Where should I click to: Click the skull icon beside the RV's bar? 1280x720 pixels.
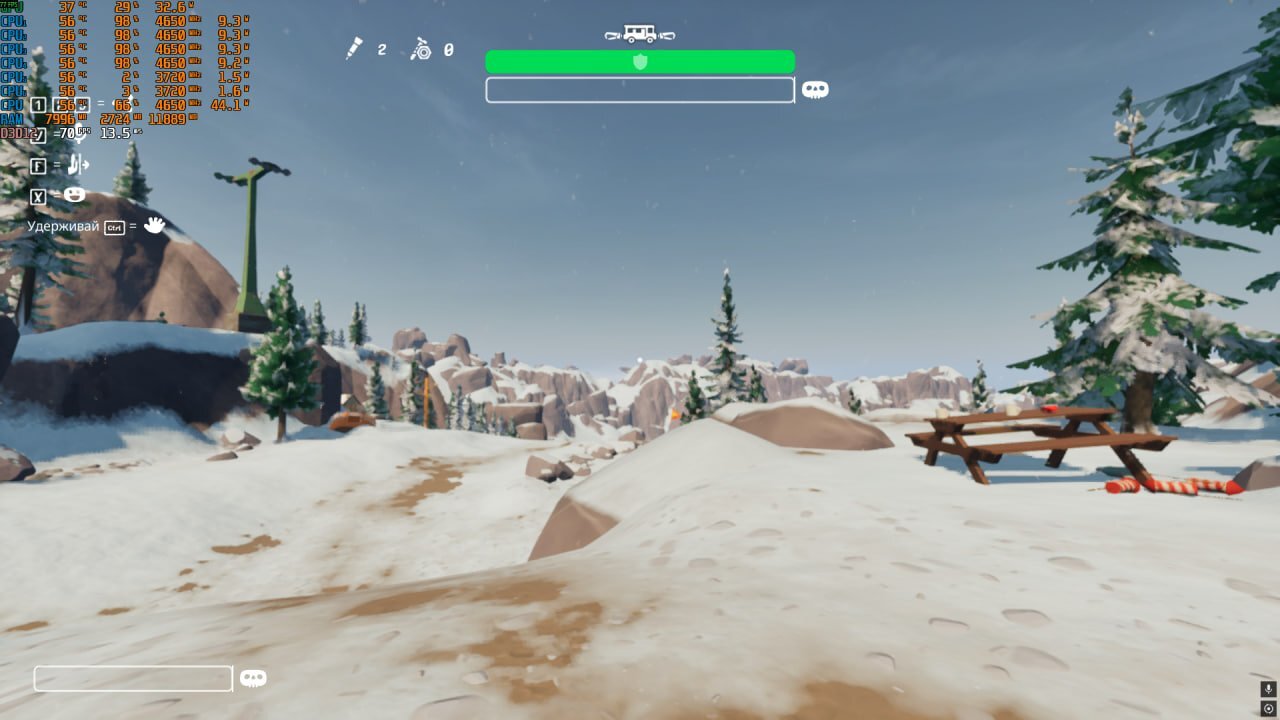click(x=815, y=90)
